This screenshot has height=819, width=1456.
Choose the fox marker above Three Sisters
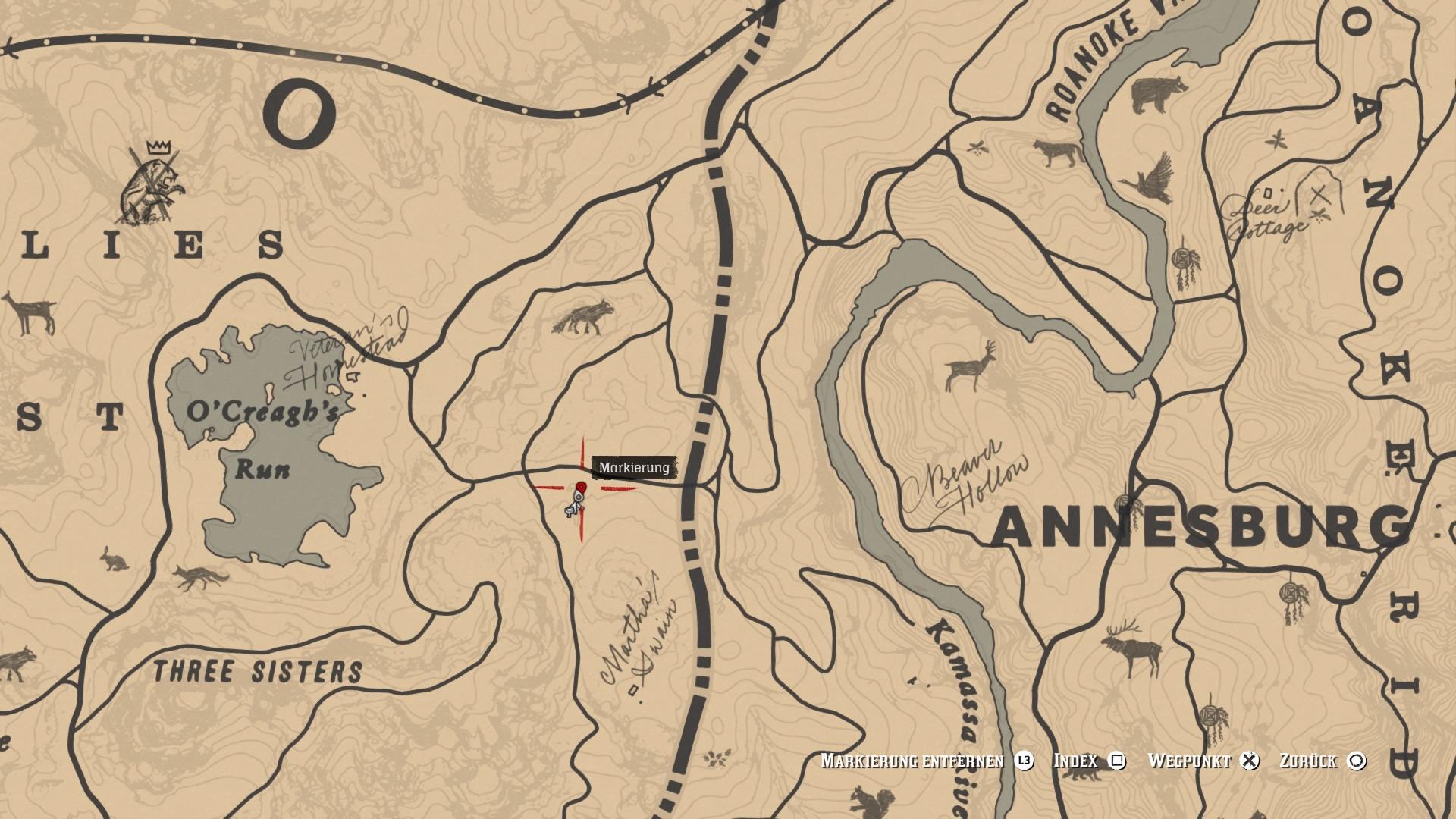(201, 578)
